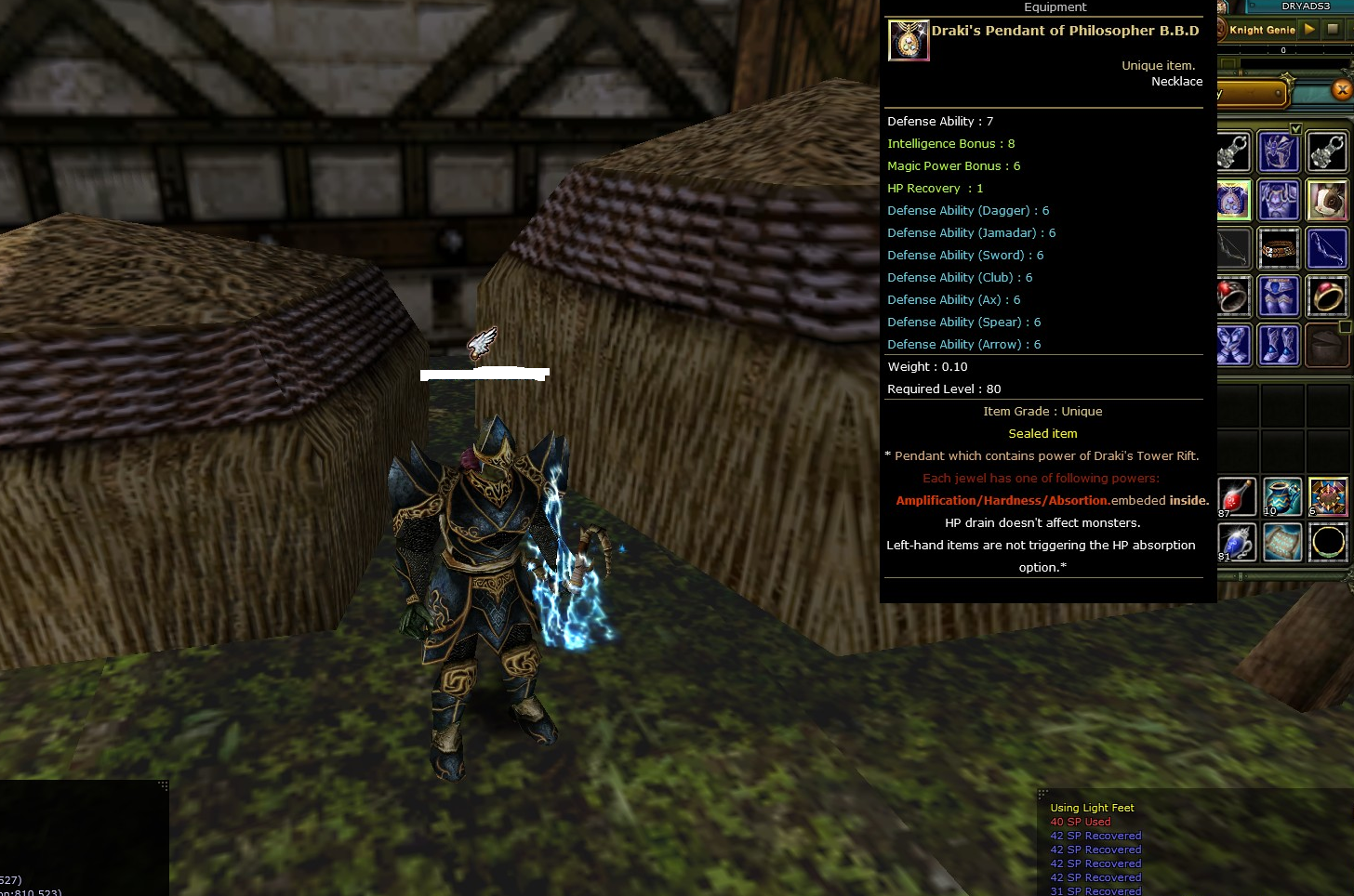Image resolution: width=1354 pixels, height=896 pixels.
Task: Click the blue mana potion stack of 81
Action: point(1237,543)
